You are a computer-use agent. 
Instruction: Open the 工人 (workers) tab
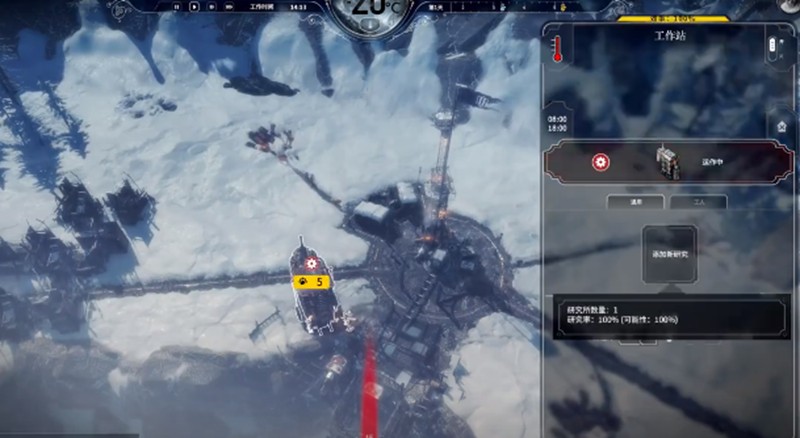click(698, 201)
